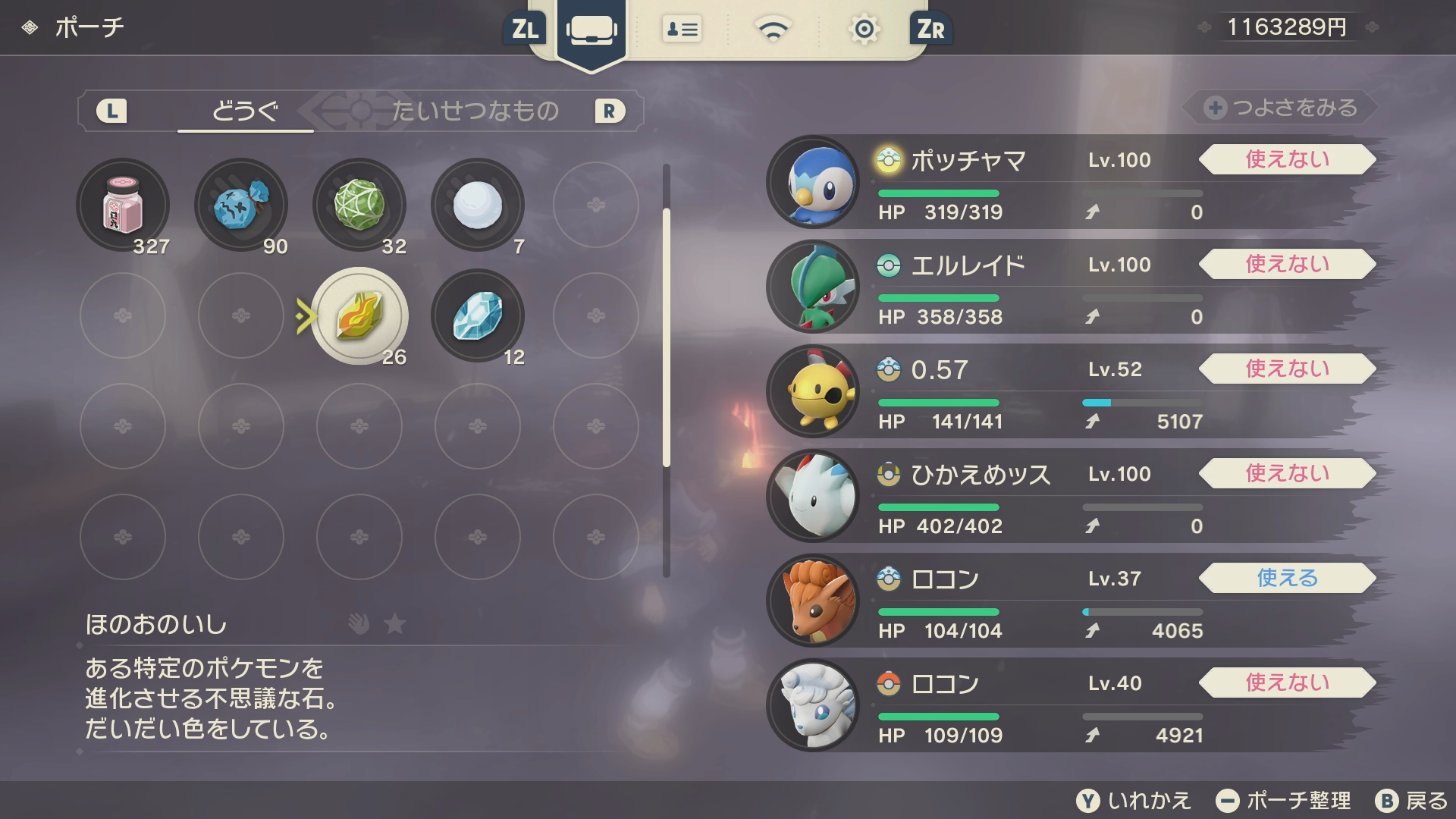Screen dimensions: 1456x819
Task: Click the つよさをみる button
Action: pos(1282,108)
